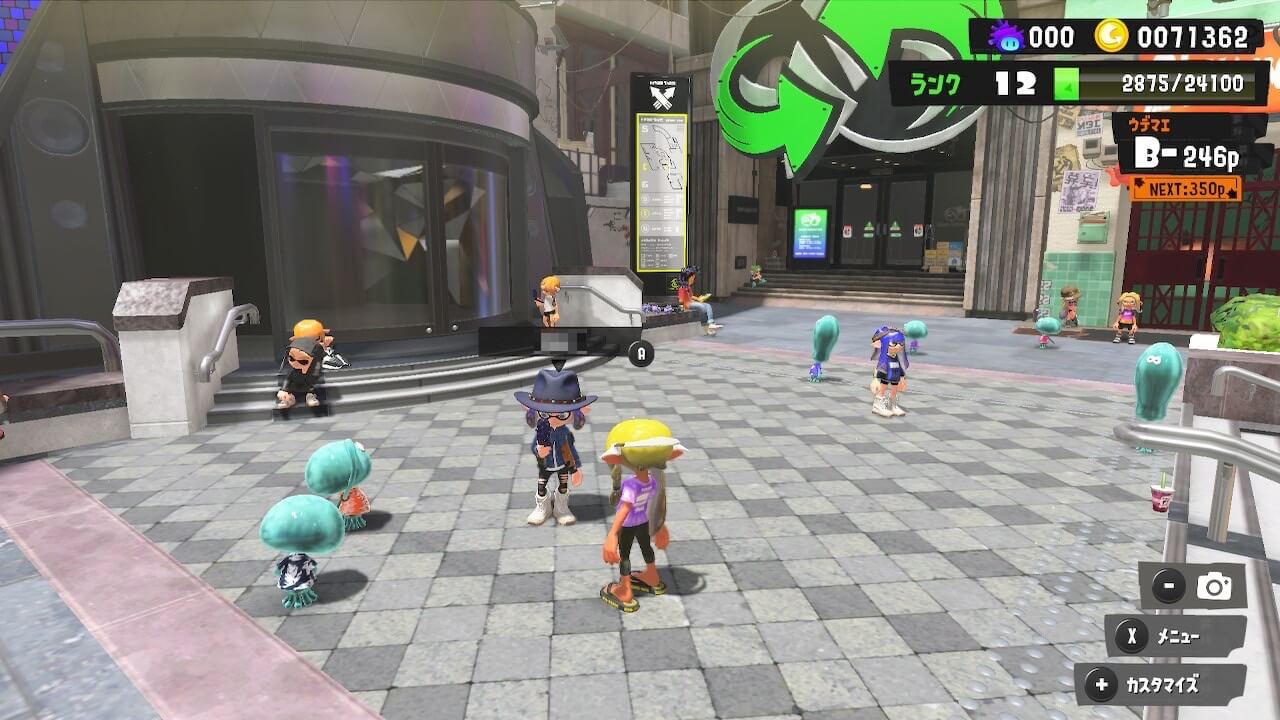1280x720 pixels.
Task: Open the メニュー menu button
Action: click(1175, 636)
